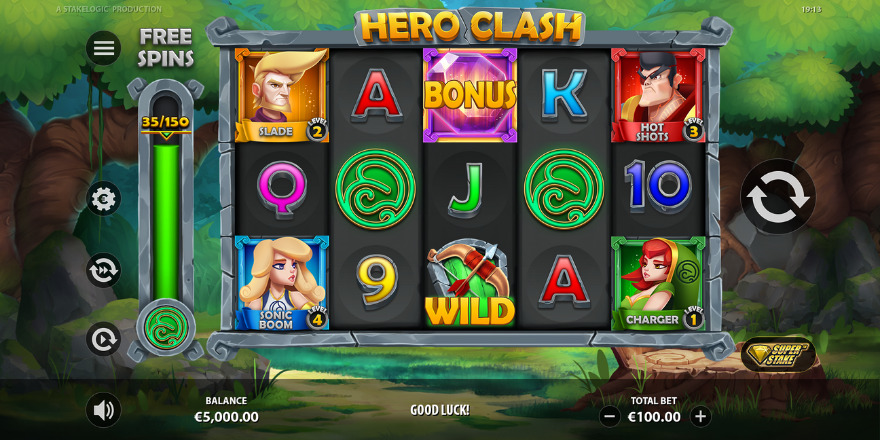Open the hamburger menu

(103, 48)
